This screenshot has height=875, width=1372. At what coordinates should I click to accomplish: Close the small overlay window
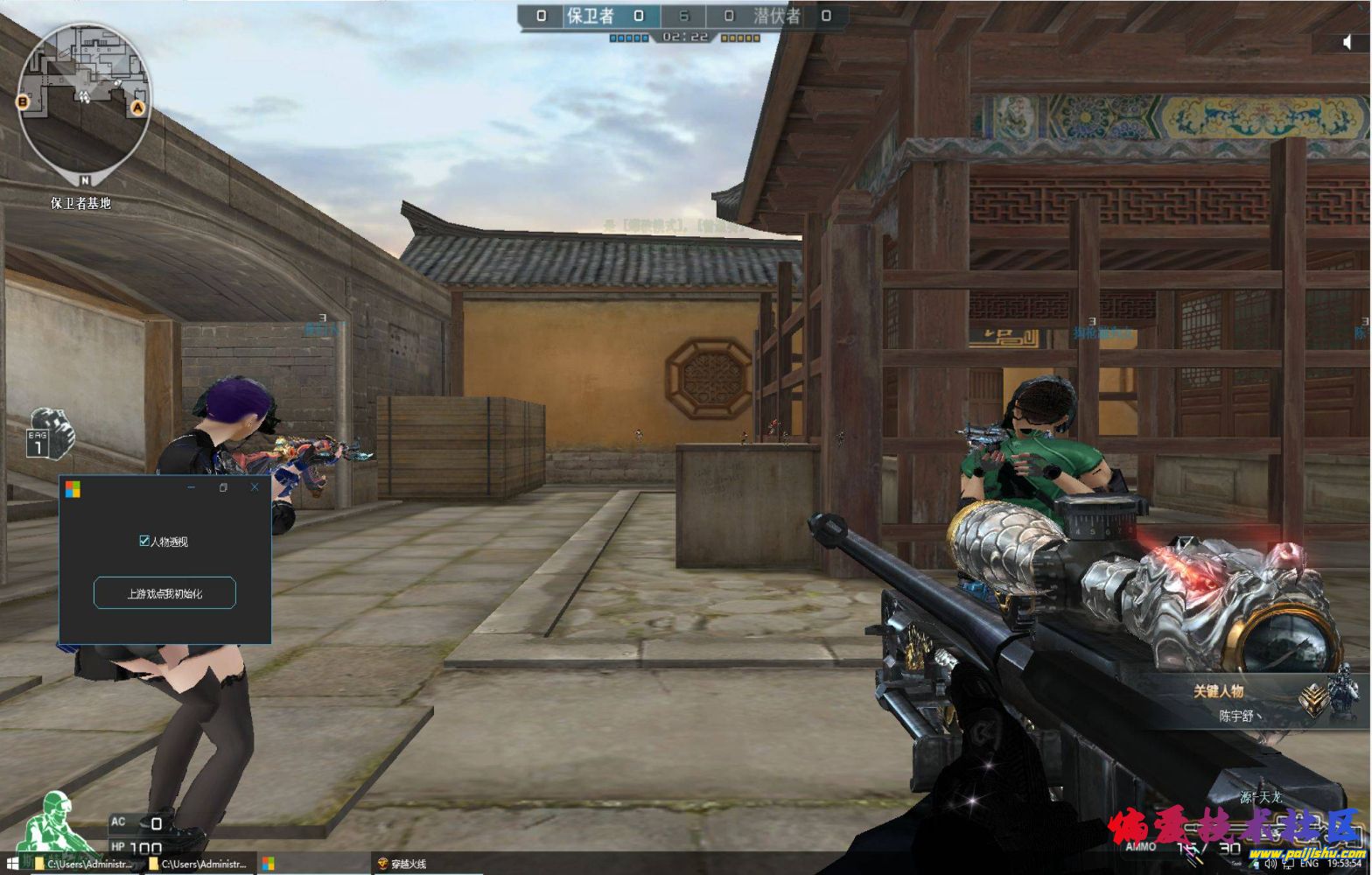(255, 487)
